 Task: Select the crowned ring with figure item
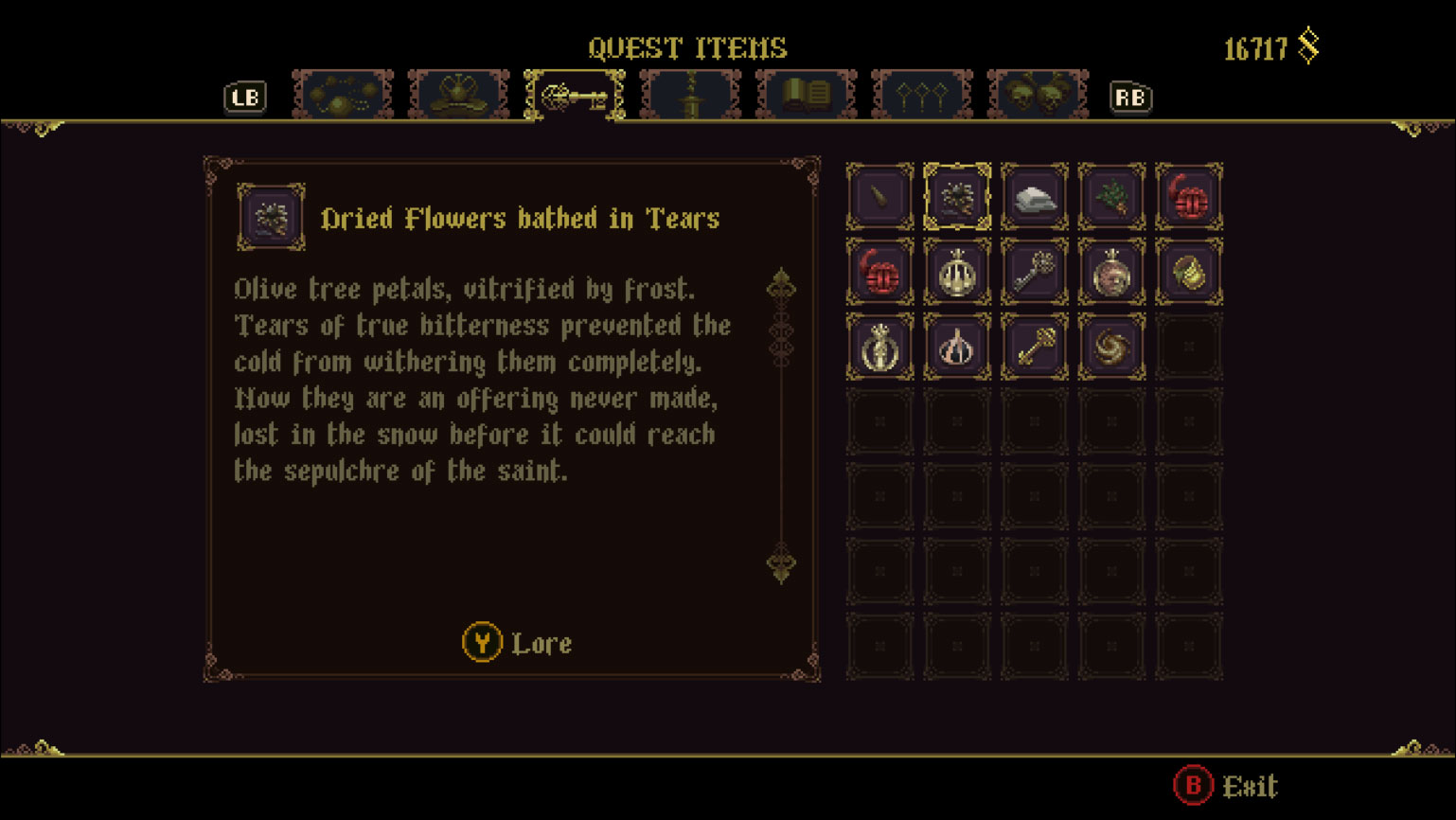pyautogui.click(x=880, y=348)
